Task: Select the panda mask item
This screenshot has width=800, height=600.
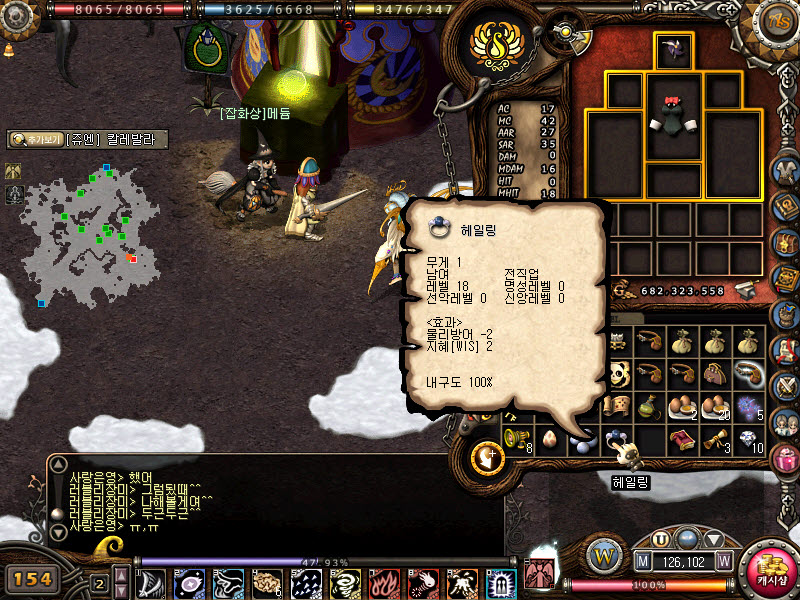Action: (x=618, y=374)
